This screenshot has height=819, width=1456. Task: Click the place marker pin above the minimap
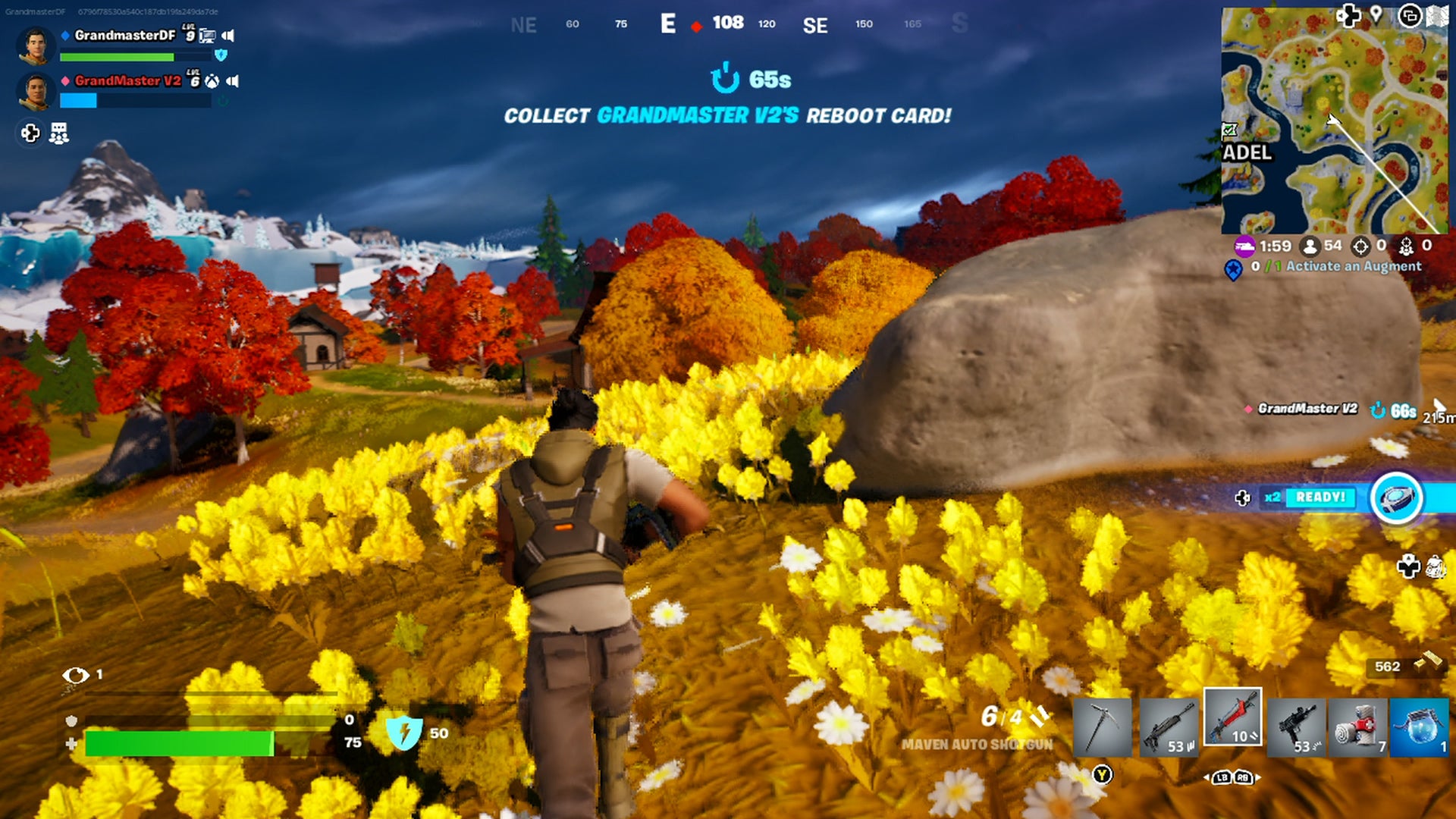click(1375, 15)
